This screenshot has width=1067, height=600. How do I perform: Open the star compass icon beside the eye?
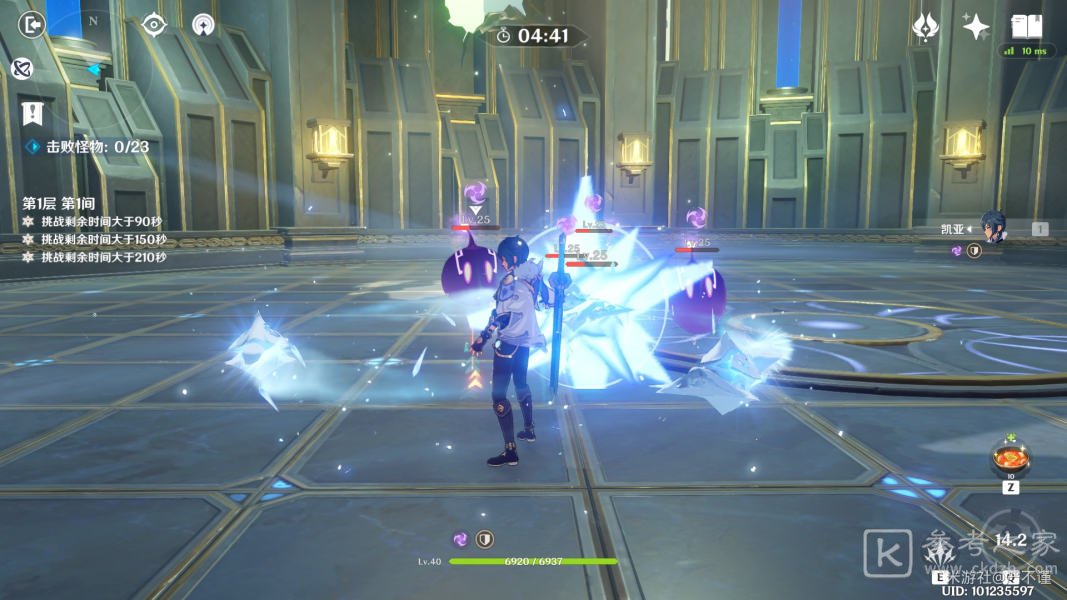204,25
